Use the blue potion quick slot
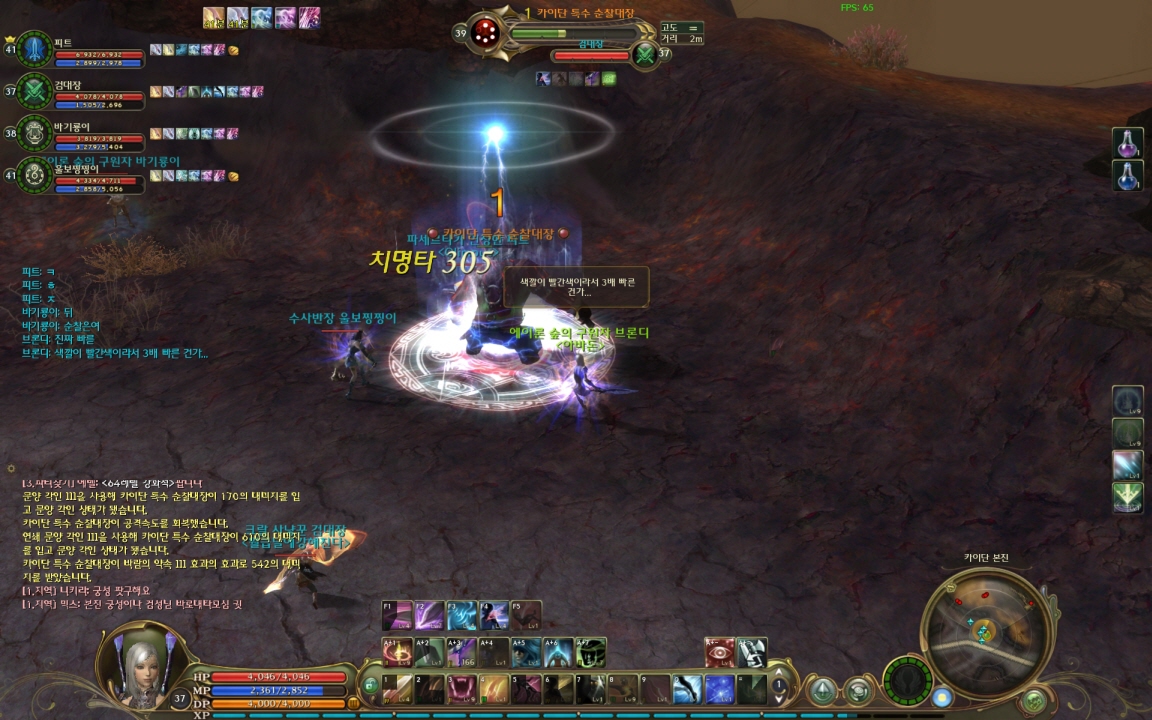The width and height of the screenshot is (1152, 720). (x=1128, y=176)
